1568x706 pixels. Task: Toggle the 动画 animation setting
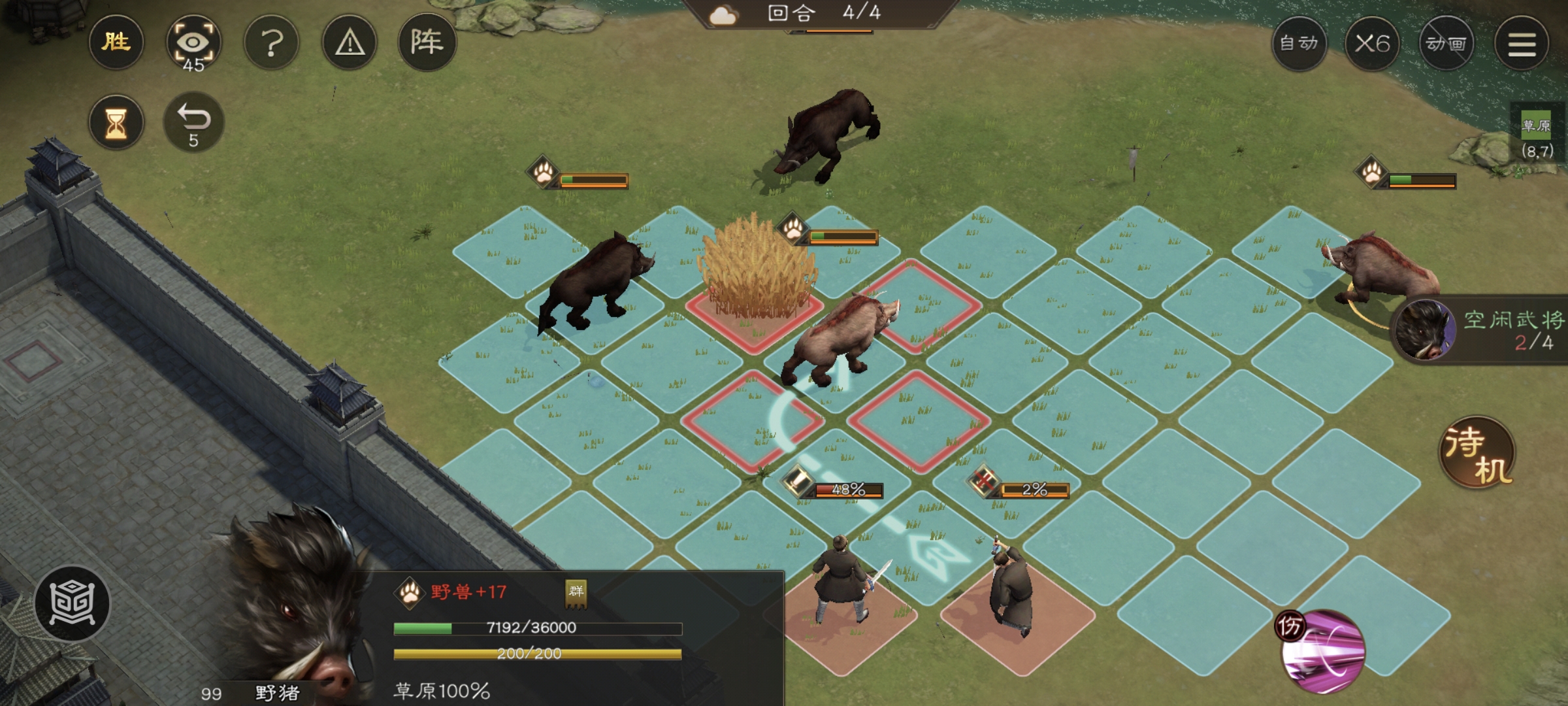click(x=1446, y=44)
